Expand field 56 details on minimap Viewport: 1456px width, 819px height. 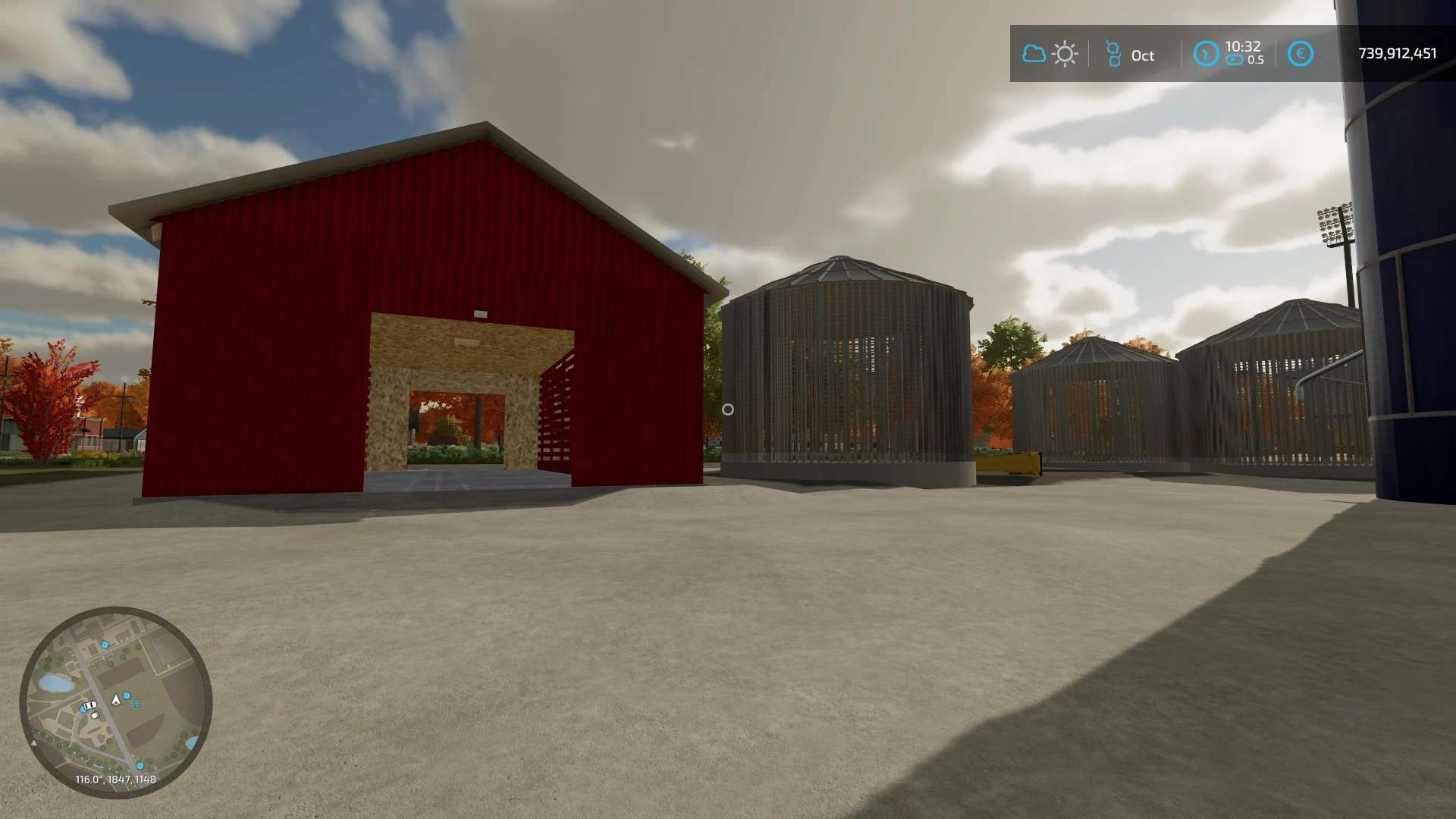136,704
